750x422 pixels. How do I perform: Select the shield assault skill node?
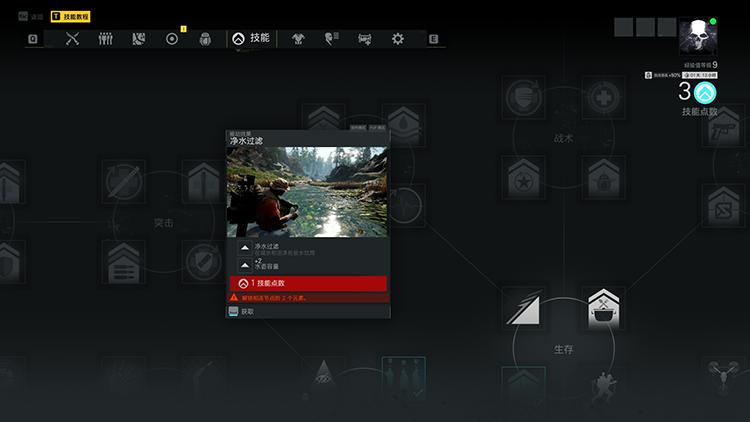tap(203, 263)
